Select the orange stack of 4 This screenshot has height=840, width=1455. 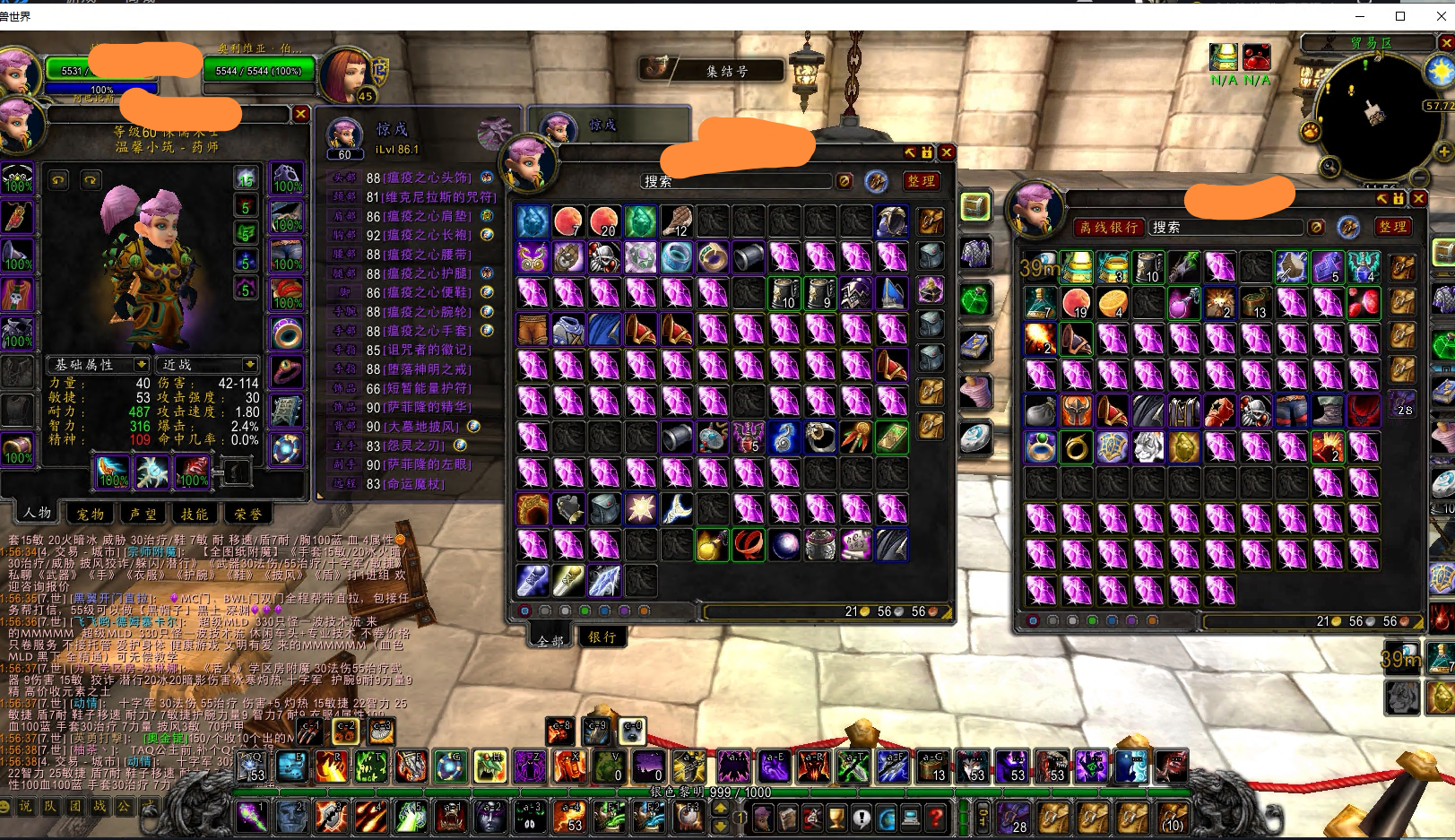point(1112,303)
